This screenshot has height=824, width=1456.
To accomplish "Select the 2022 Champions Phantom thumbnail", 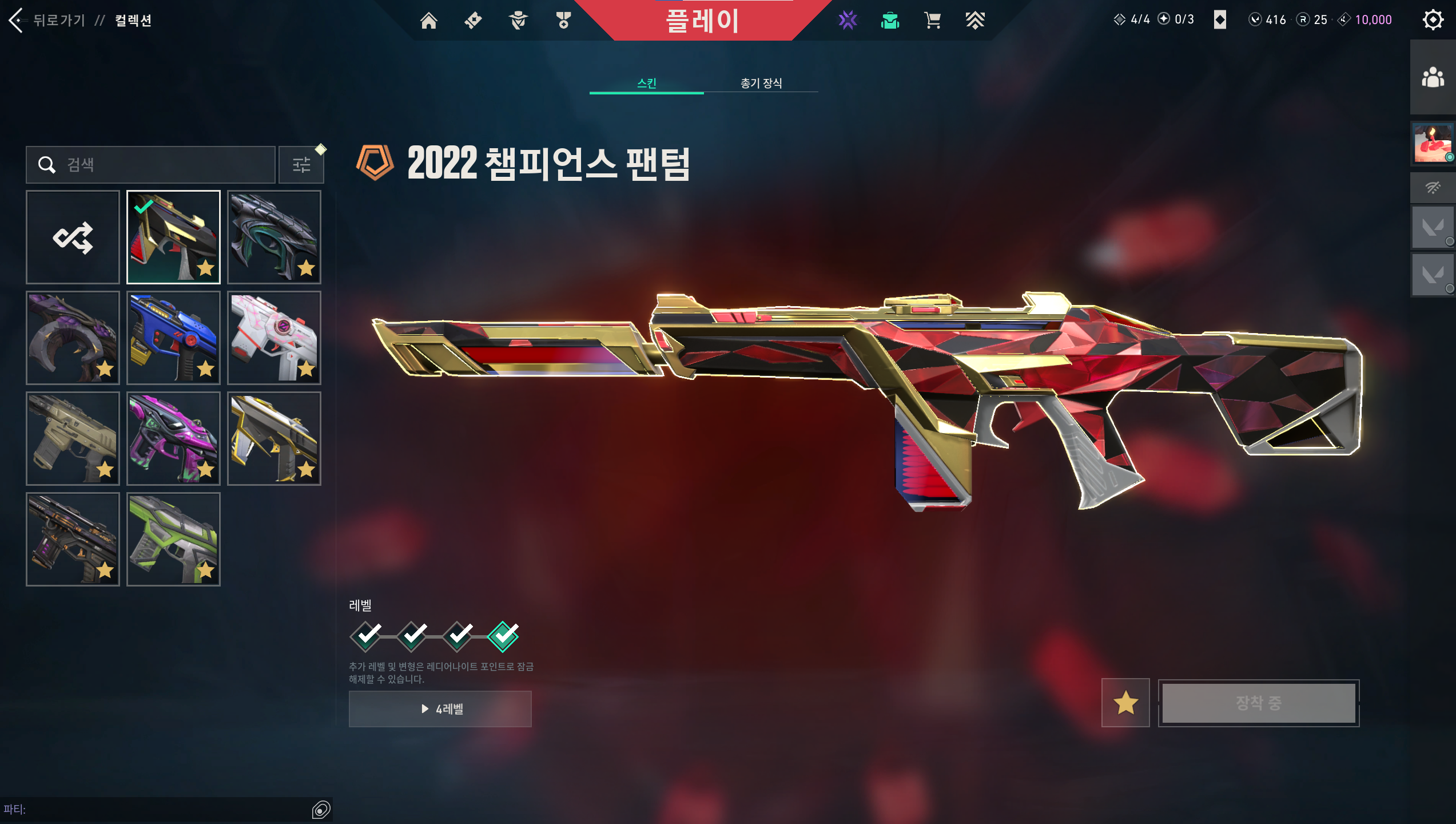I will coord(173,237).
